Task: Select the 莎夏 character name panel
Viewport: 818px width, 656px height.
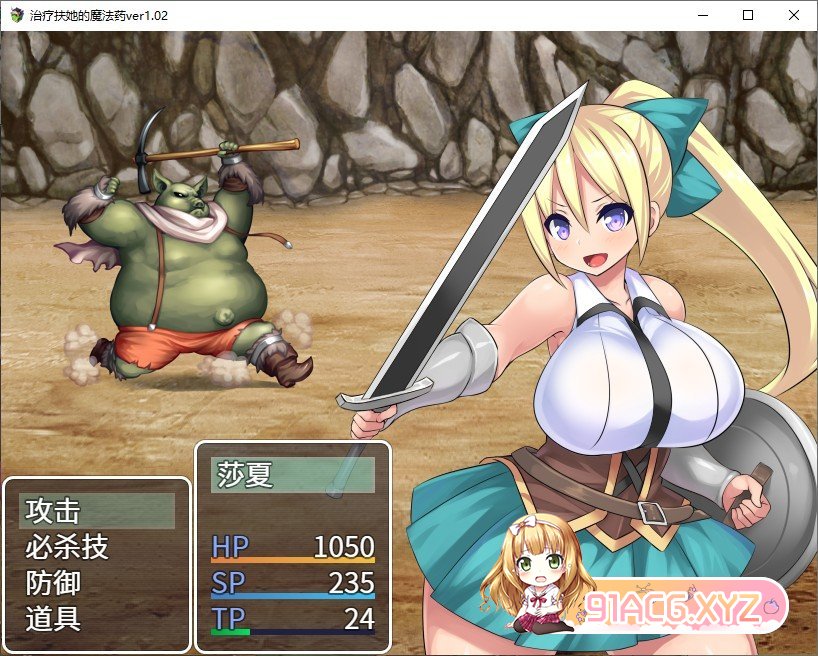Action: [x=292, y=475]
